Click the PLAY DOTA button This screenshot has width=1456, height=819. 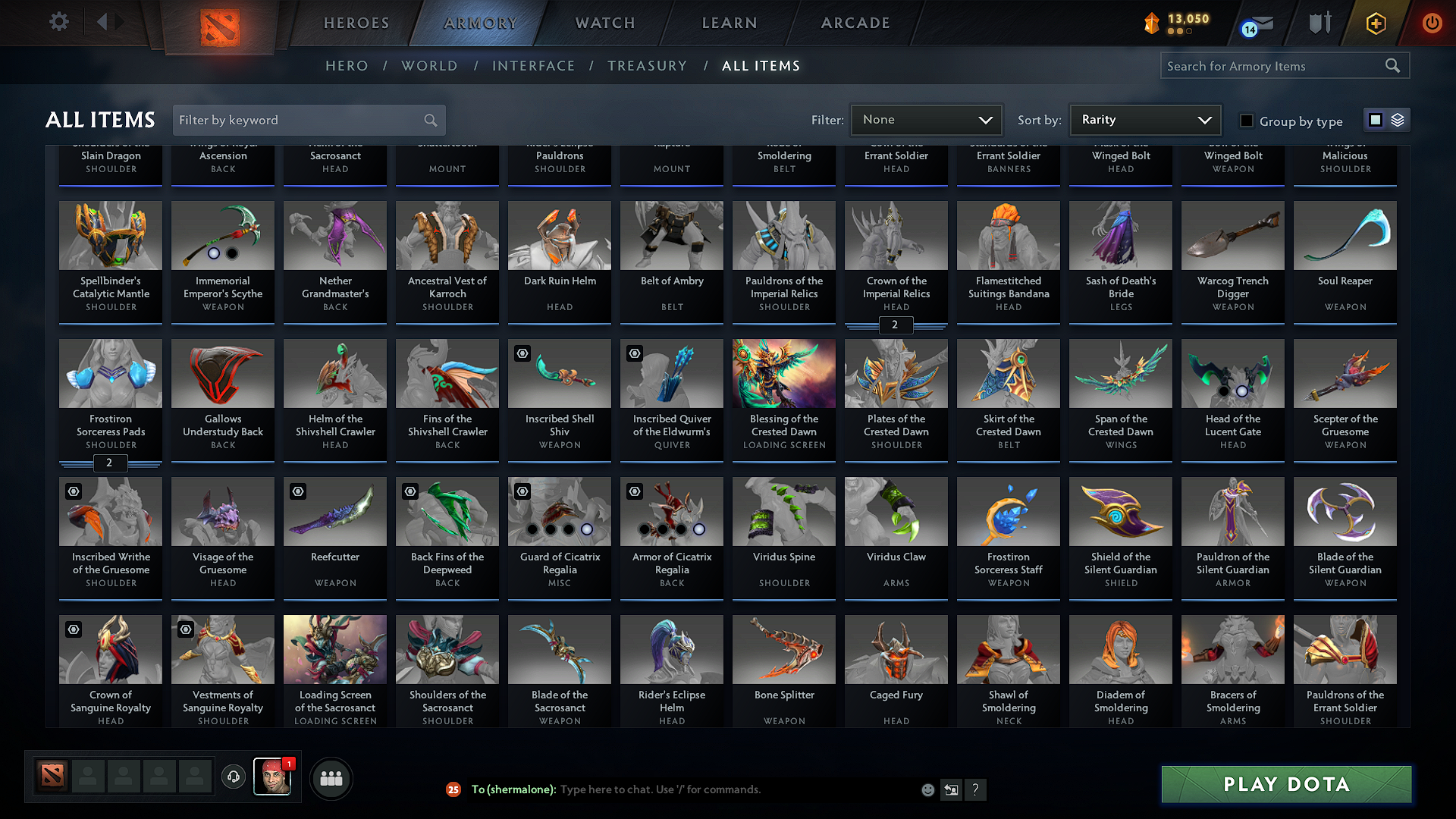click(x=1285, y=784)
